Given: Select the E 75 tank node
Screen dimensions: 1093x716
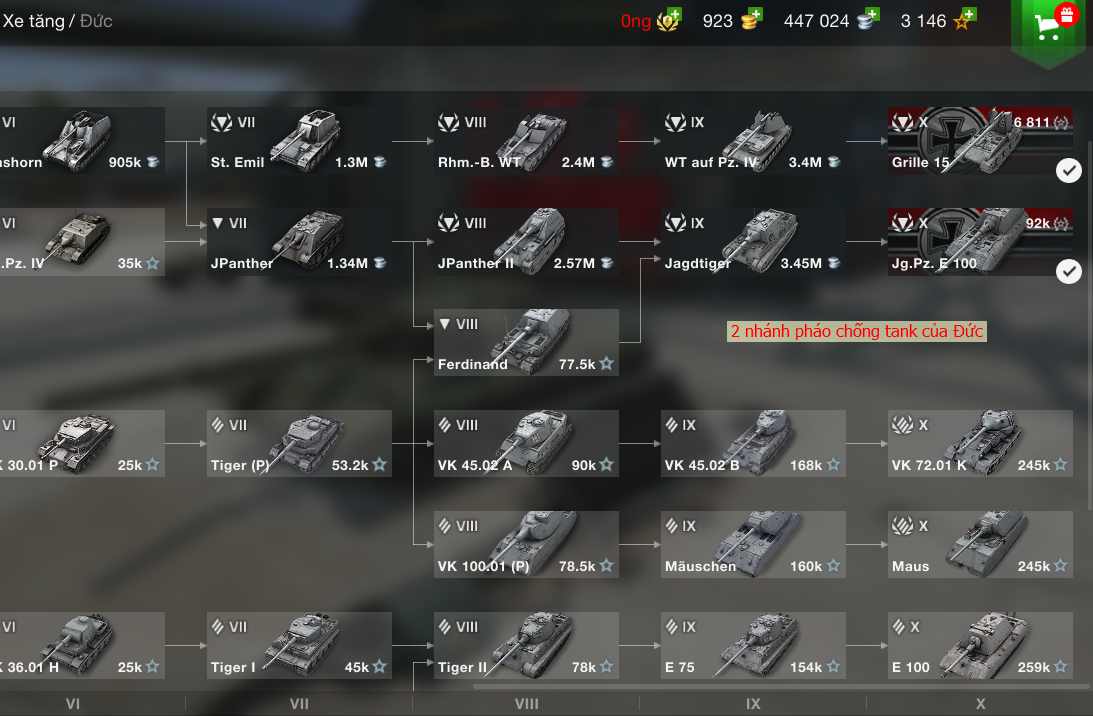Looking at the screenshot, I should tap(753, 646).
